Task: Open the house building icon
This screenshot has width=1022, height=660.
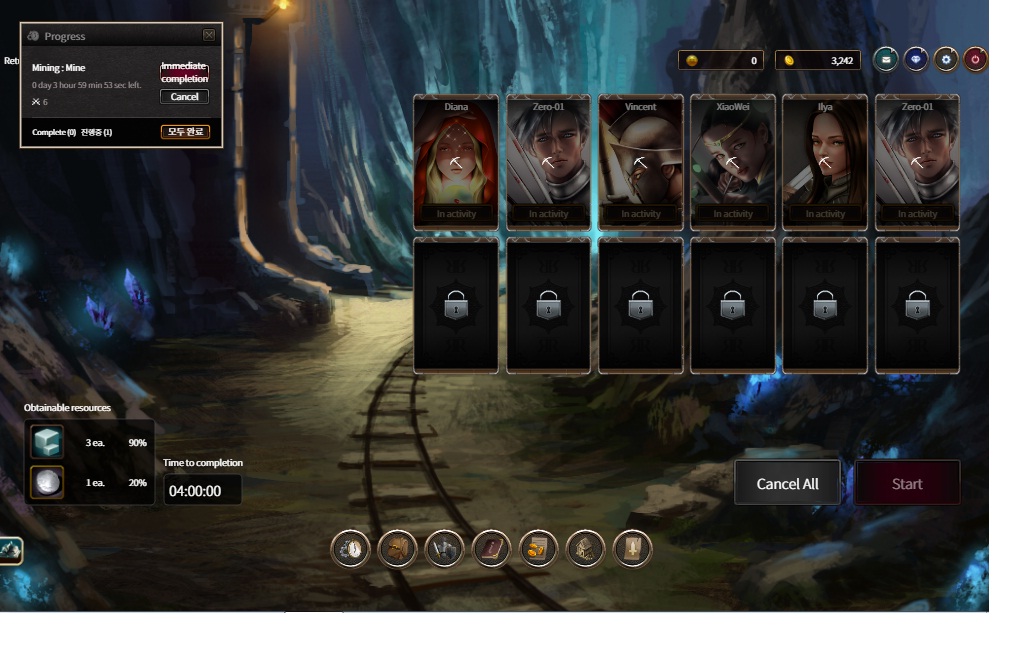Action: 585,549
